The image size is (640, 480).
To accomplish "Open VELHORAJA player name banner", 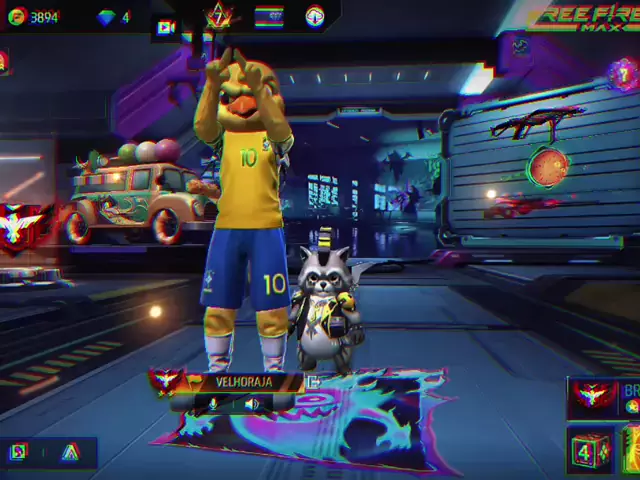I will [x=243, y=382].
